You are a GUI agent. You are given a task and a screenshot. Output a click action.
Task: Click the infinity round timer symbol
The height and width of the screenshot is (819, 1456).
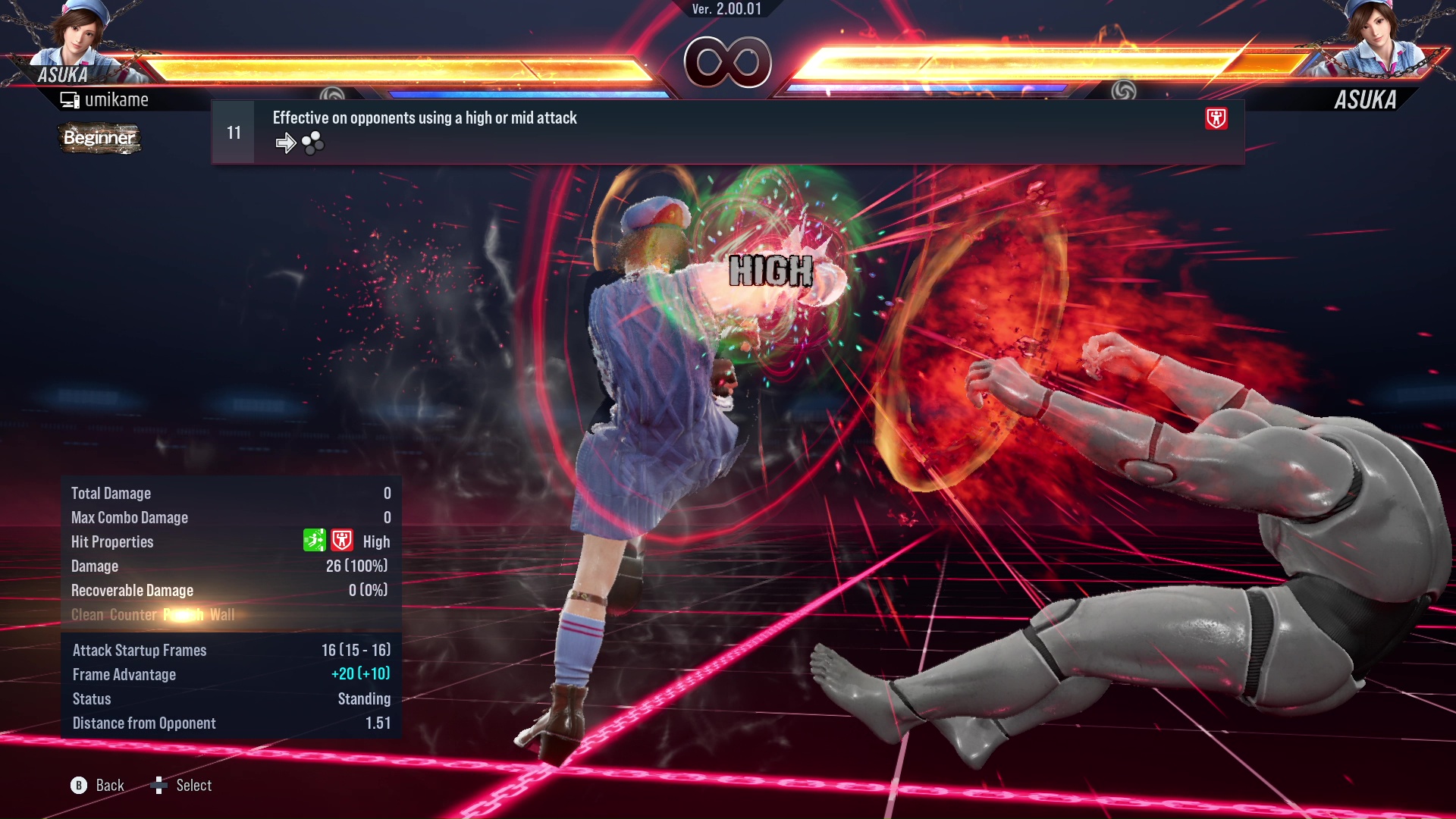click(x=728, y=62)
